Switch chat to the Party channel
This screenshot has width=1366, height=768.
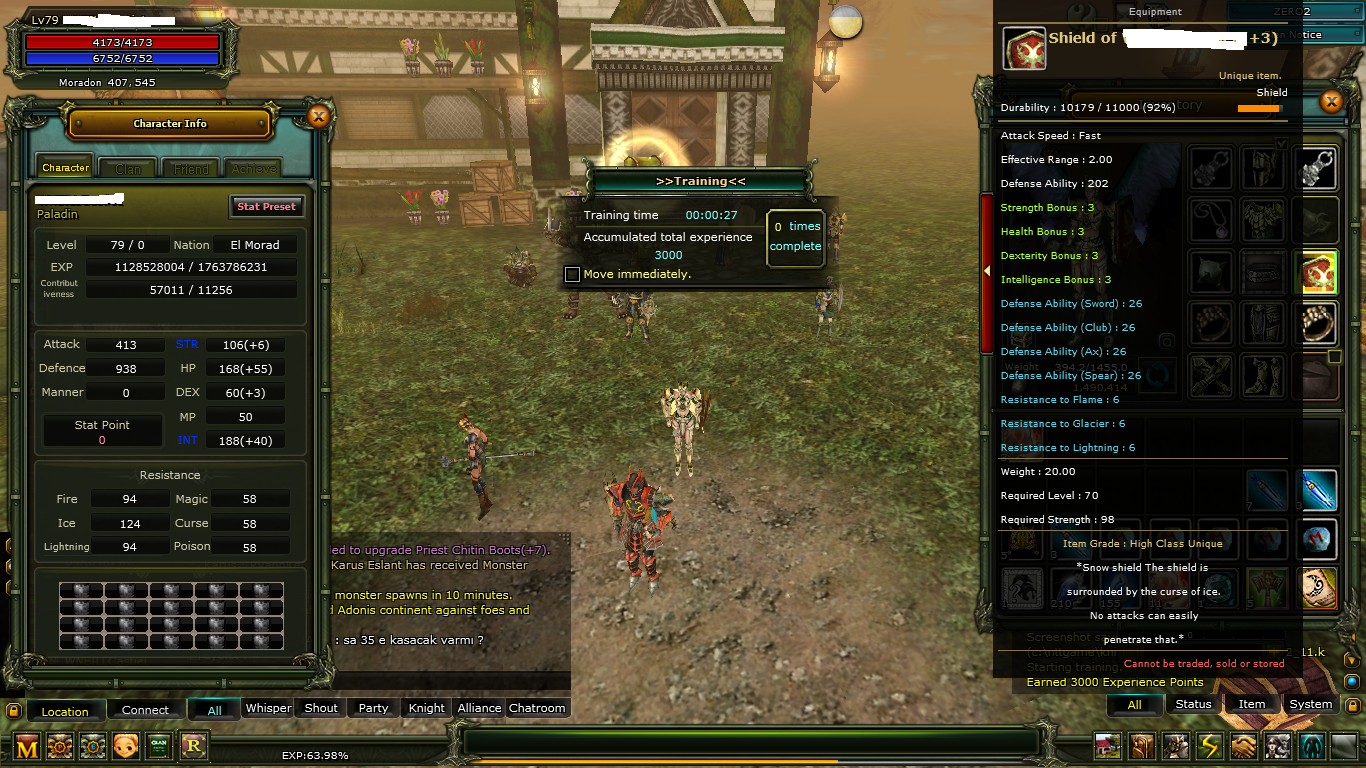373,708
